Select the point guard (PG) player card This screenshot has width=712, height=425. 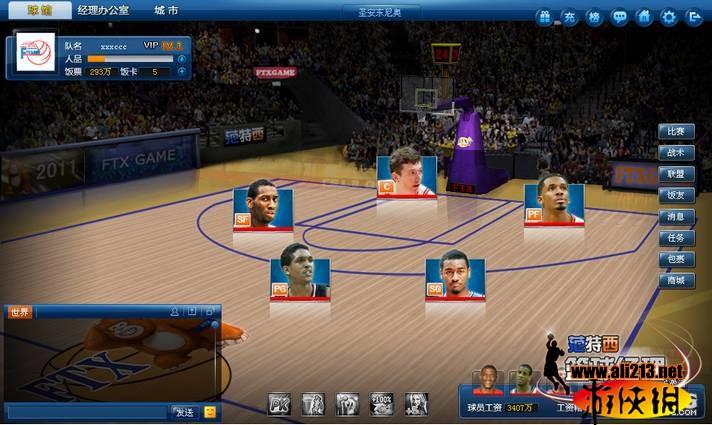coord(300,271)
